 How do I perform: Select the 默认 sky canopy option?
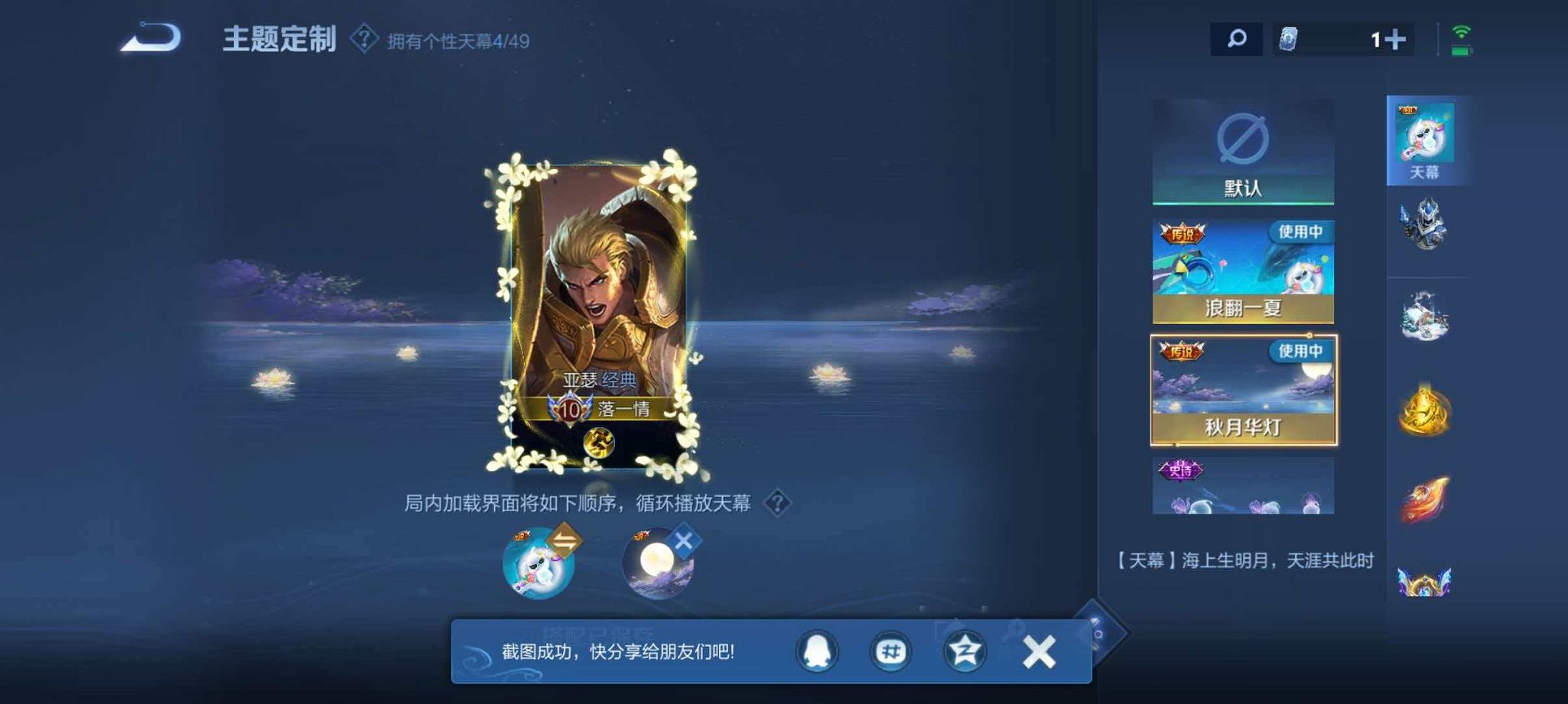click(1244, 151)
